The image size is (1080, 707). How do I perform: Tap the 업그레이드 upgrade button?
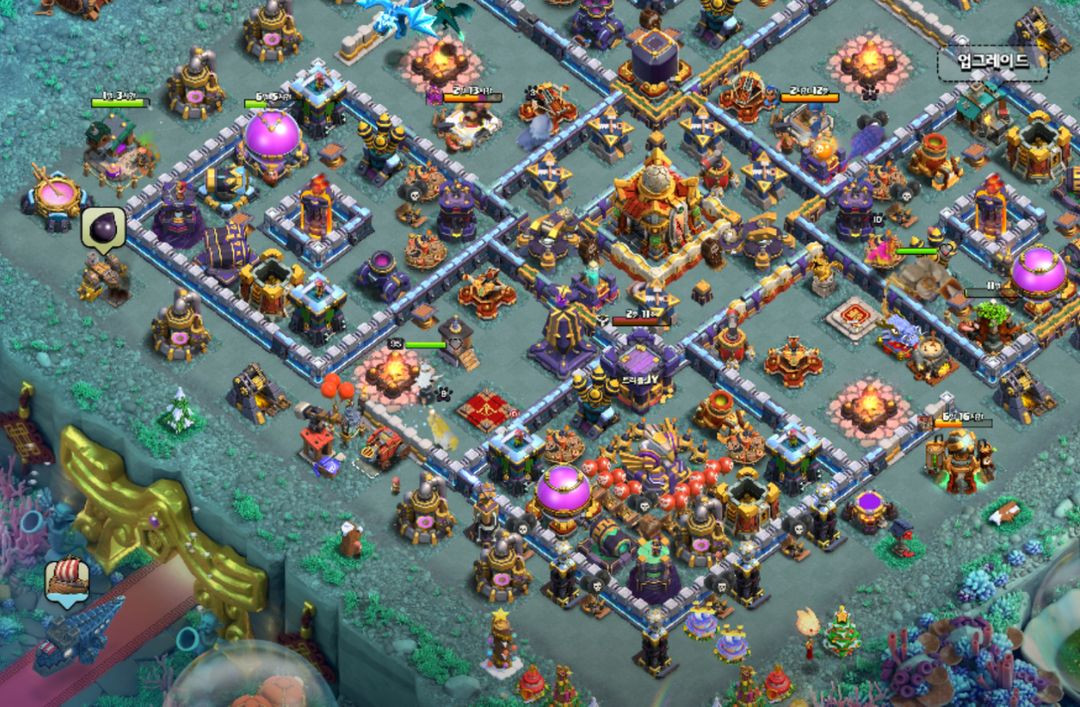(992, 62)
